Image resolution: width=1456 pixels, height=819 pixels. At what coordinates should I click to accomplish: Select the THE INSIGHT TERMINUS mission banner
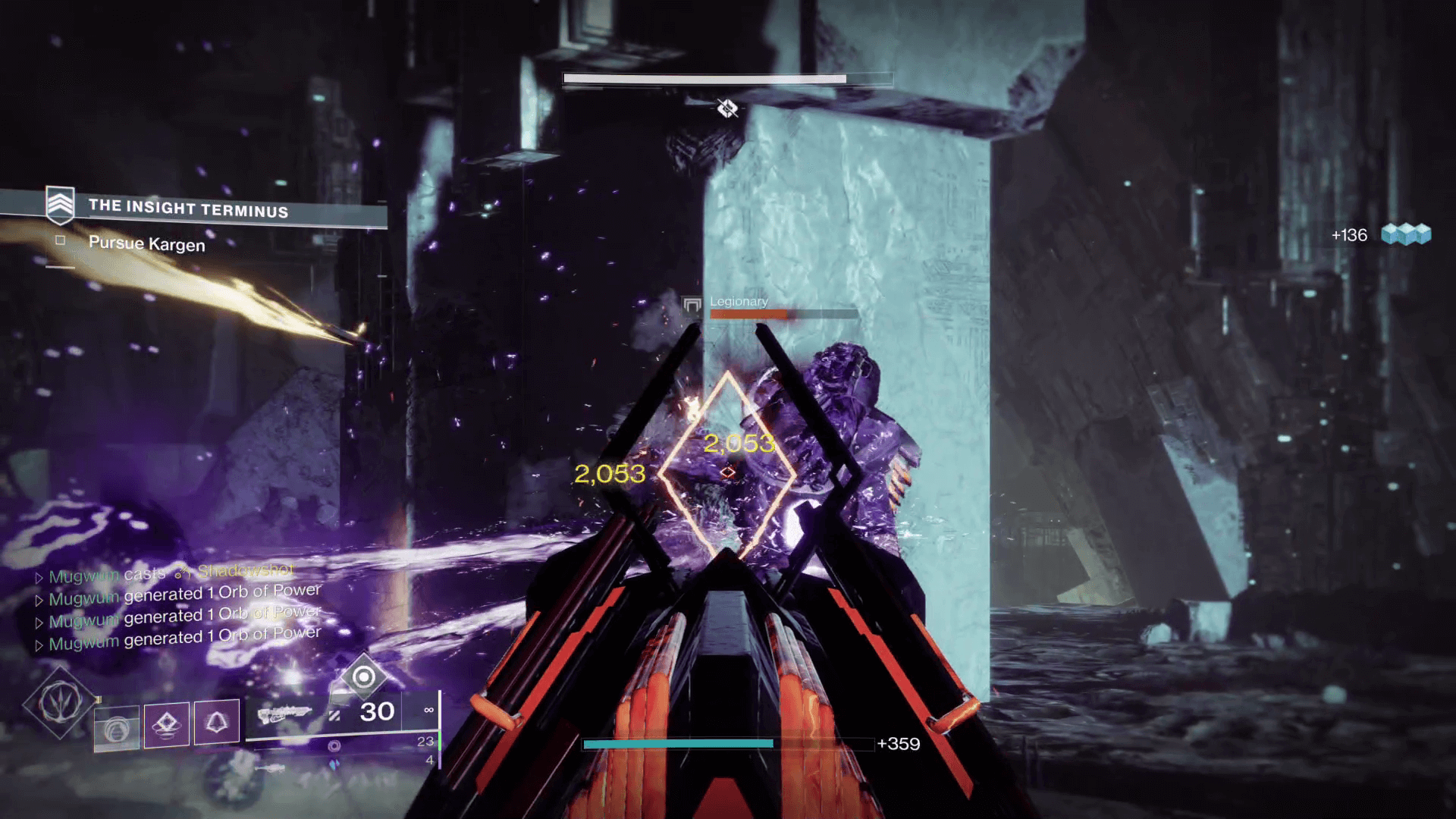tap(190, 209)
